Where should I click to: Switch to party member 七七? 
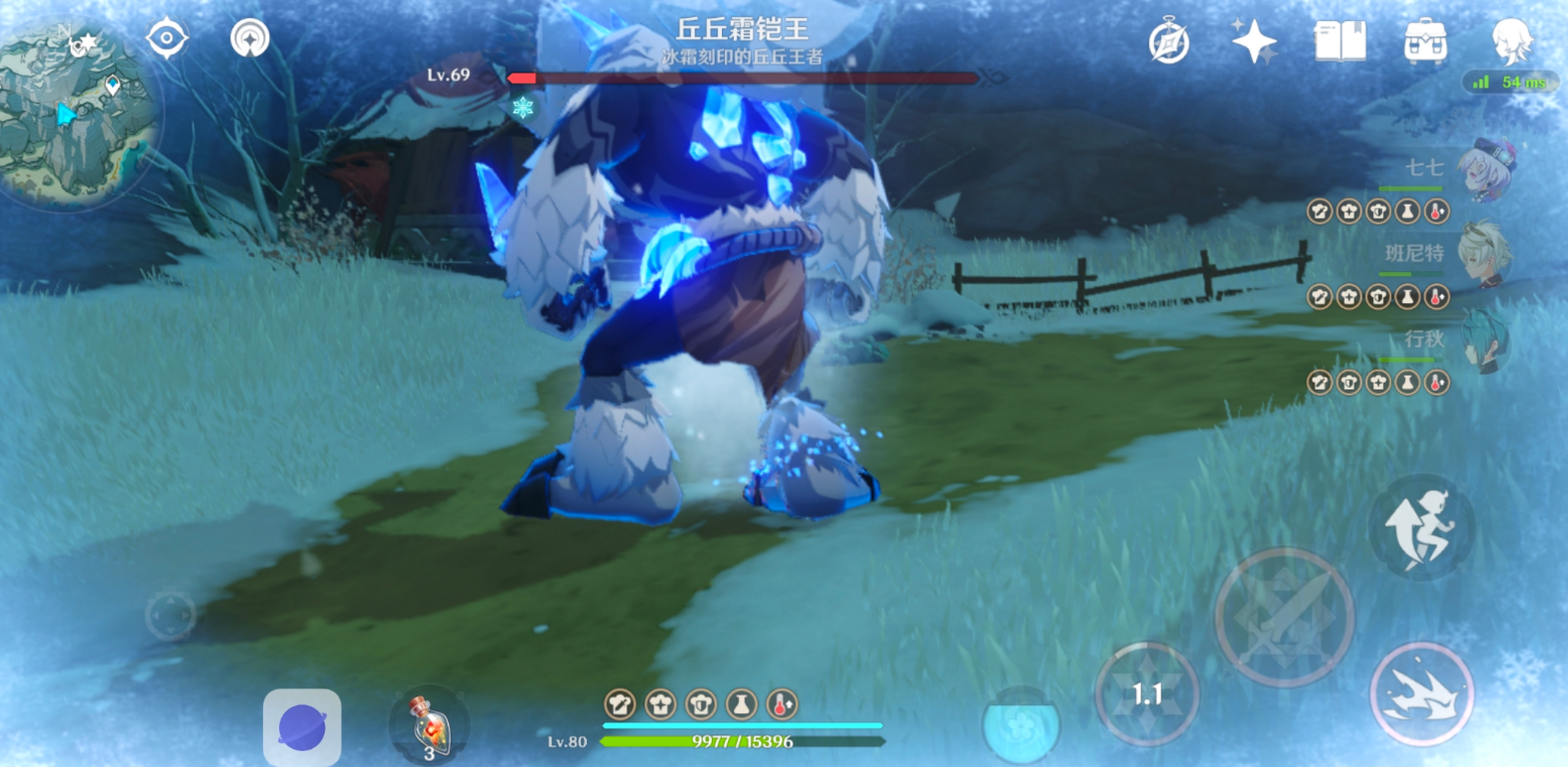[1484, 169]
